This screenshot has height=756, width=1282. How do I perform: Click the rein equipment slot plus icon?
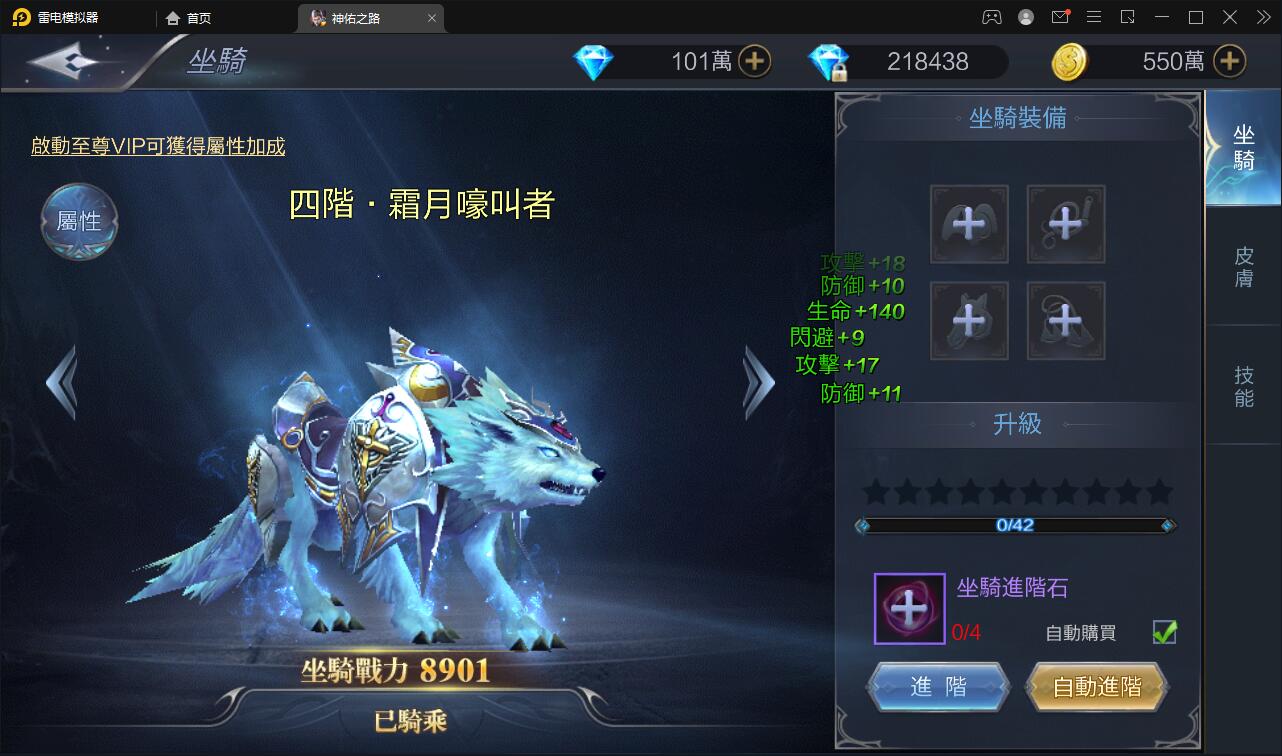[1066, 224]
